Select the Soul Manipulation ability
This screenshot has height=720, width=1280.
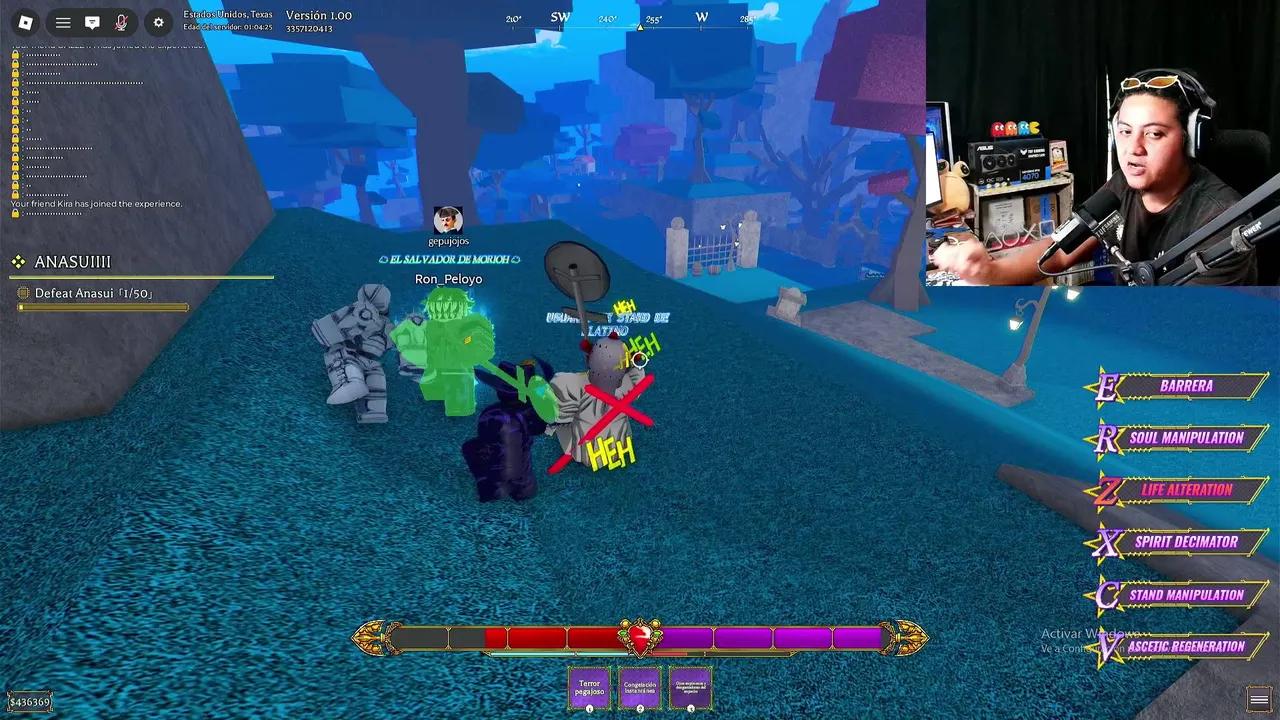pyautogui.click(x=1192, y=438)
